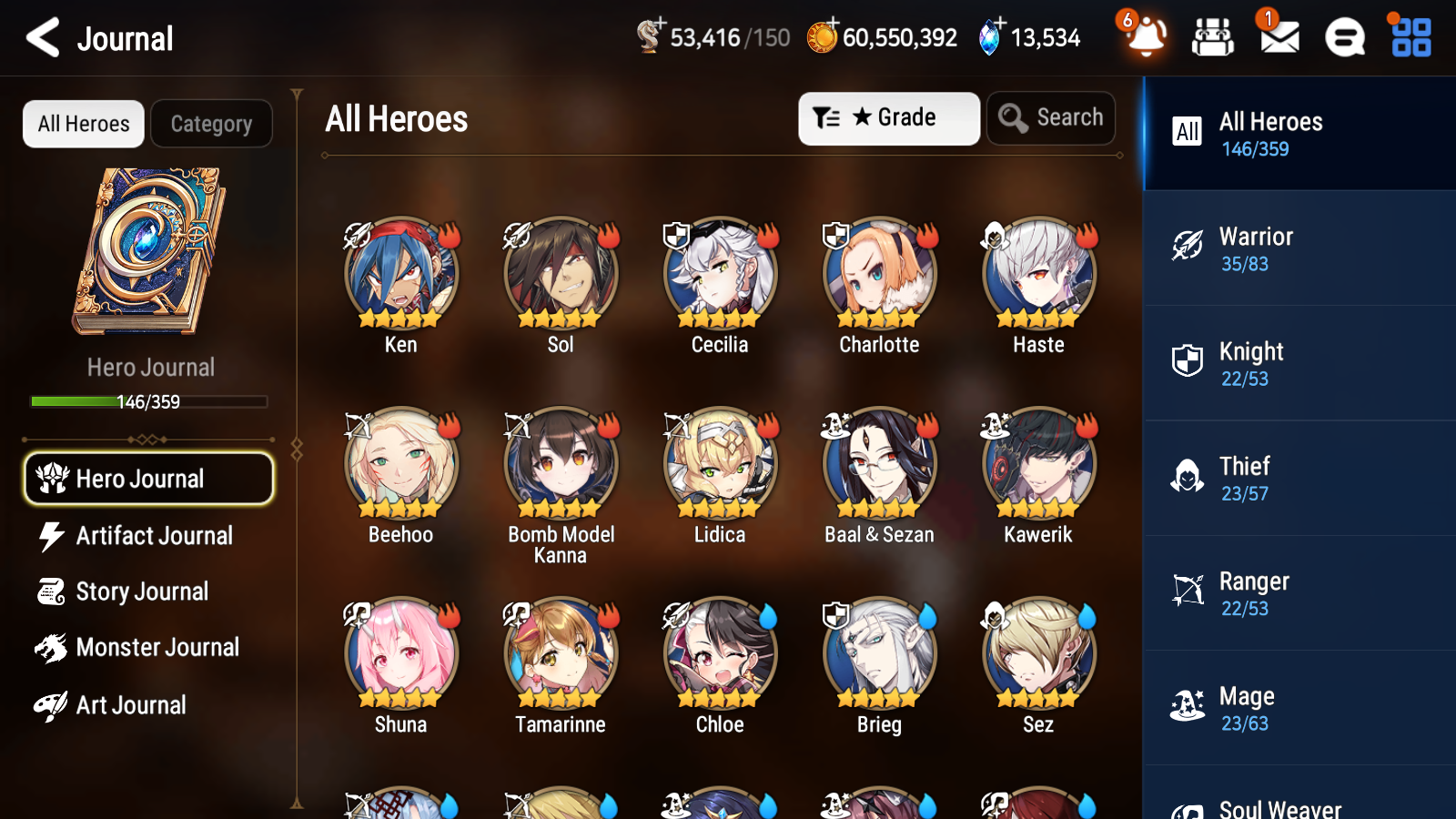Select the All Heroes tab
This screenshot has height=819, width=1456.
coord(83,124)
